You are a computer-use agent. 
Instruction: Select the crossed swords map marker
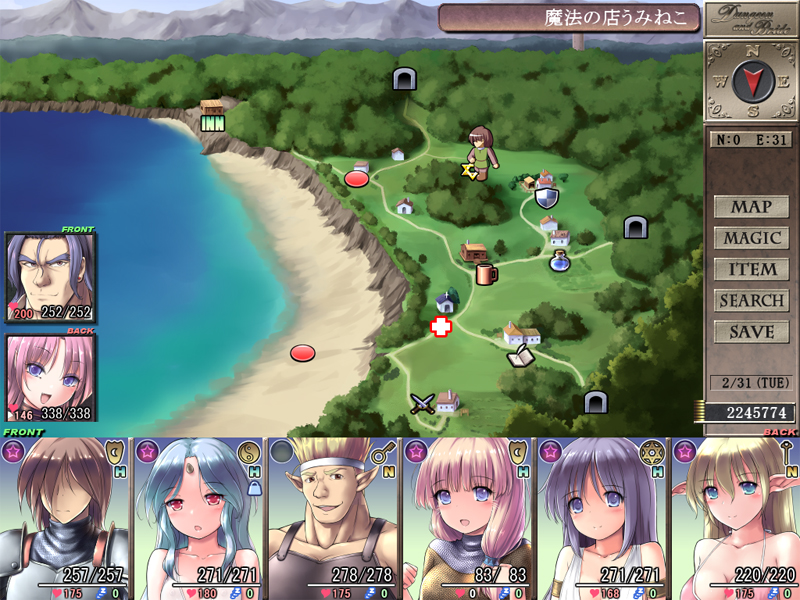(423, 403)
